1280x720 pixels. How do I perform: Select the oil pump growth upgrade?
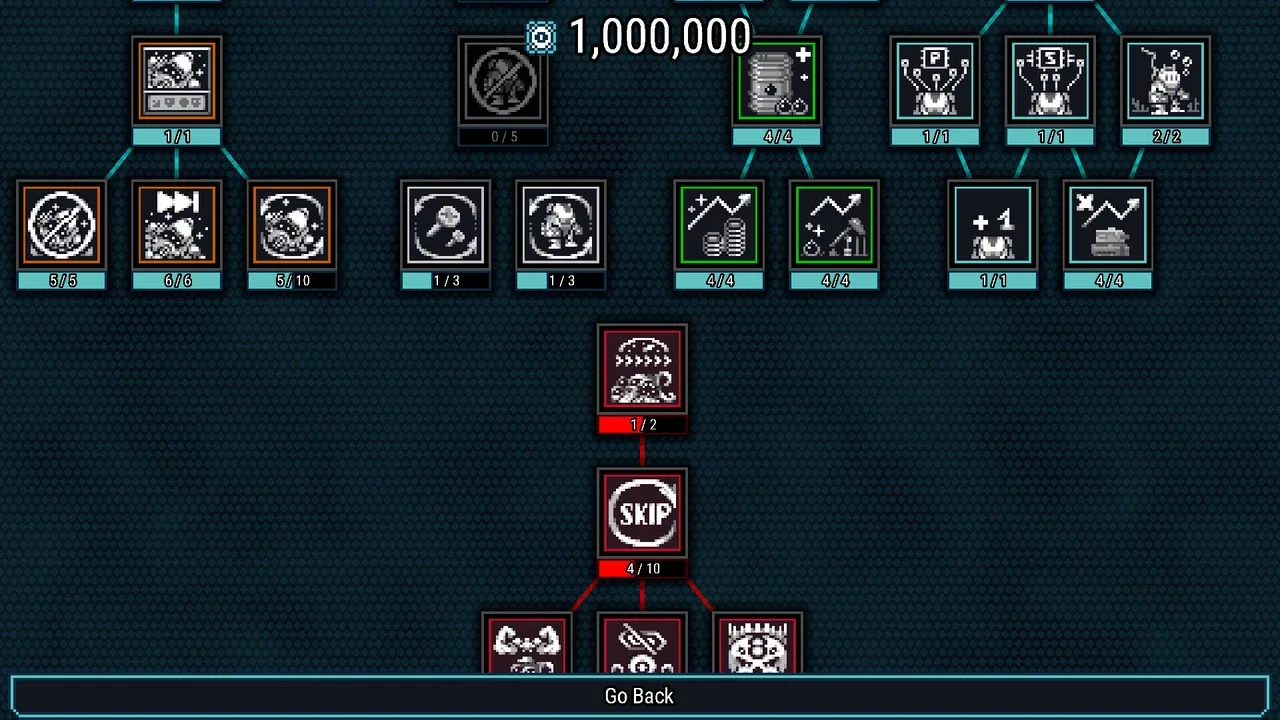835,226
